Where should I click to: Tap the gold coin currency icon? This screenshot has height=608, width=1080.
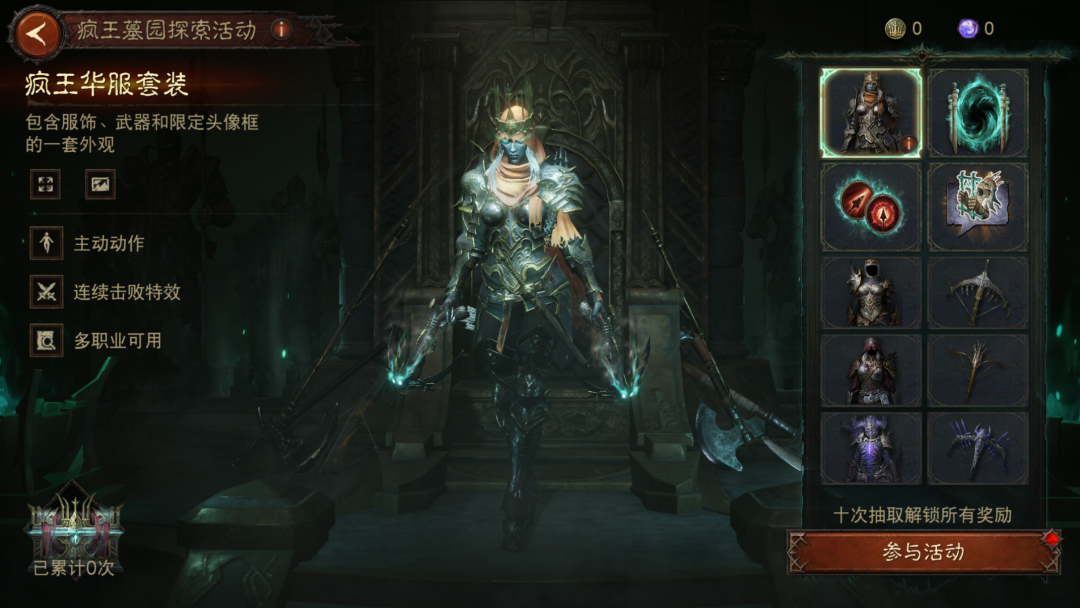[x=895, y=29]
